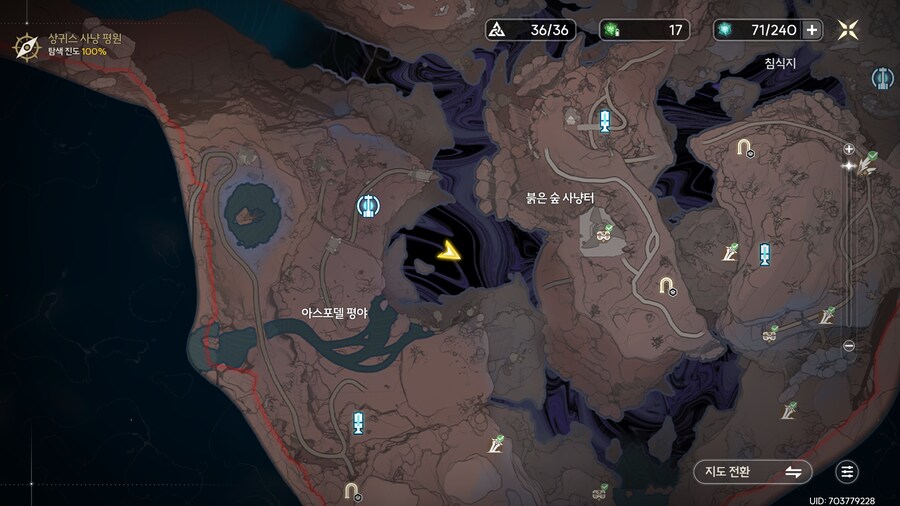This screenshot has width=900, height=506.
Task: Open the map marker filter settings
Action: click(847, 472)
